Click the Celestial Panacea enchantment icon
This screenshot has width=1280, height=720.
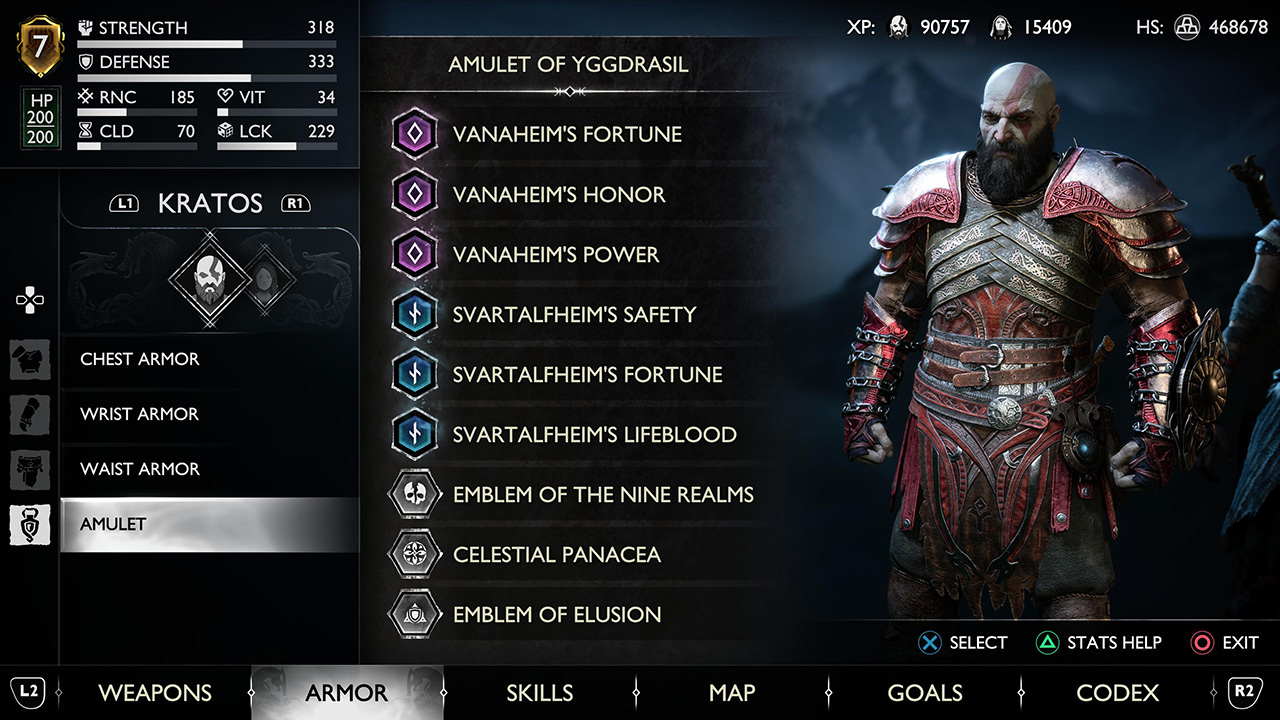pyautogui.click(x=414, y=554)
